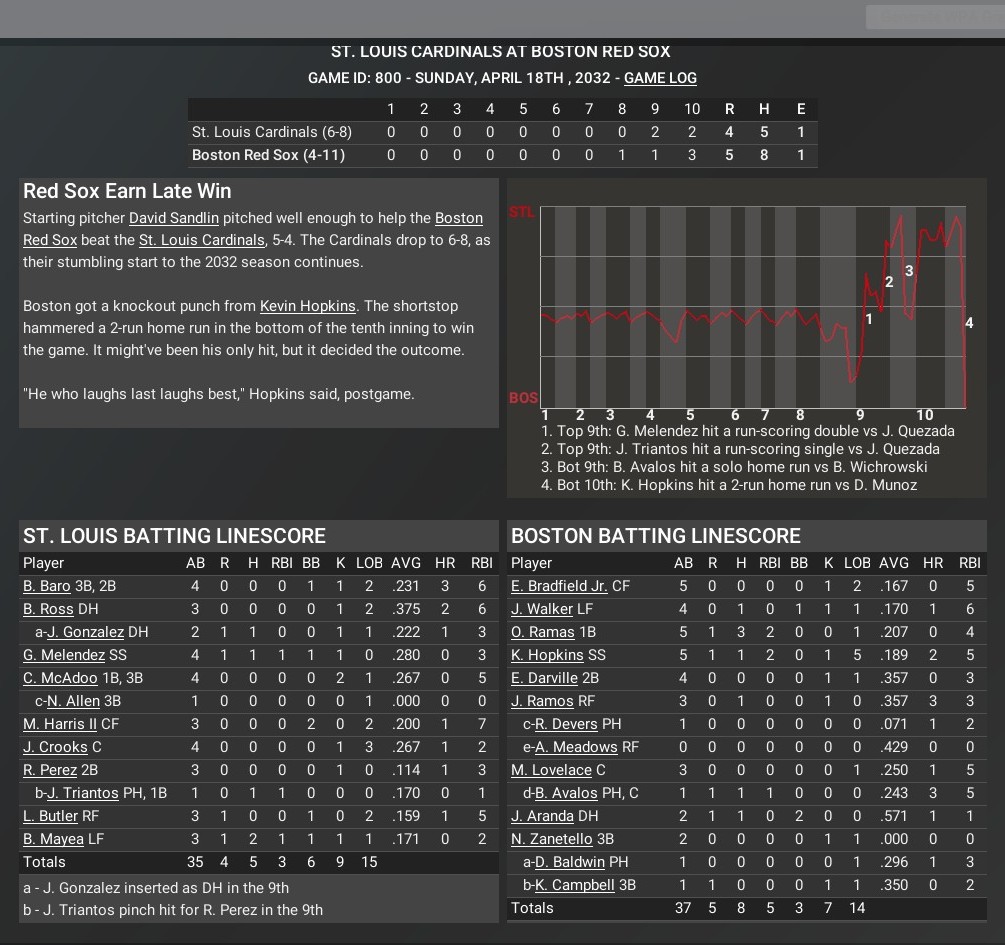This screenshot has height=945, width=1005.
Task: Open St. Louis Cardinals team link in recap
Action: (x=202, y=240)
